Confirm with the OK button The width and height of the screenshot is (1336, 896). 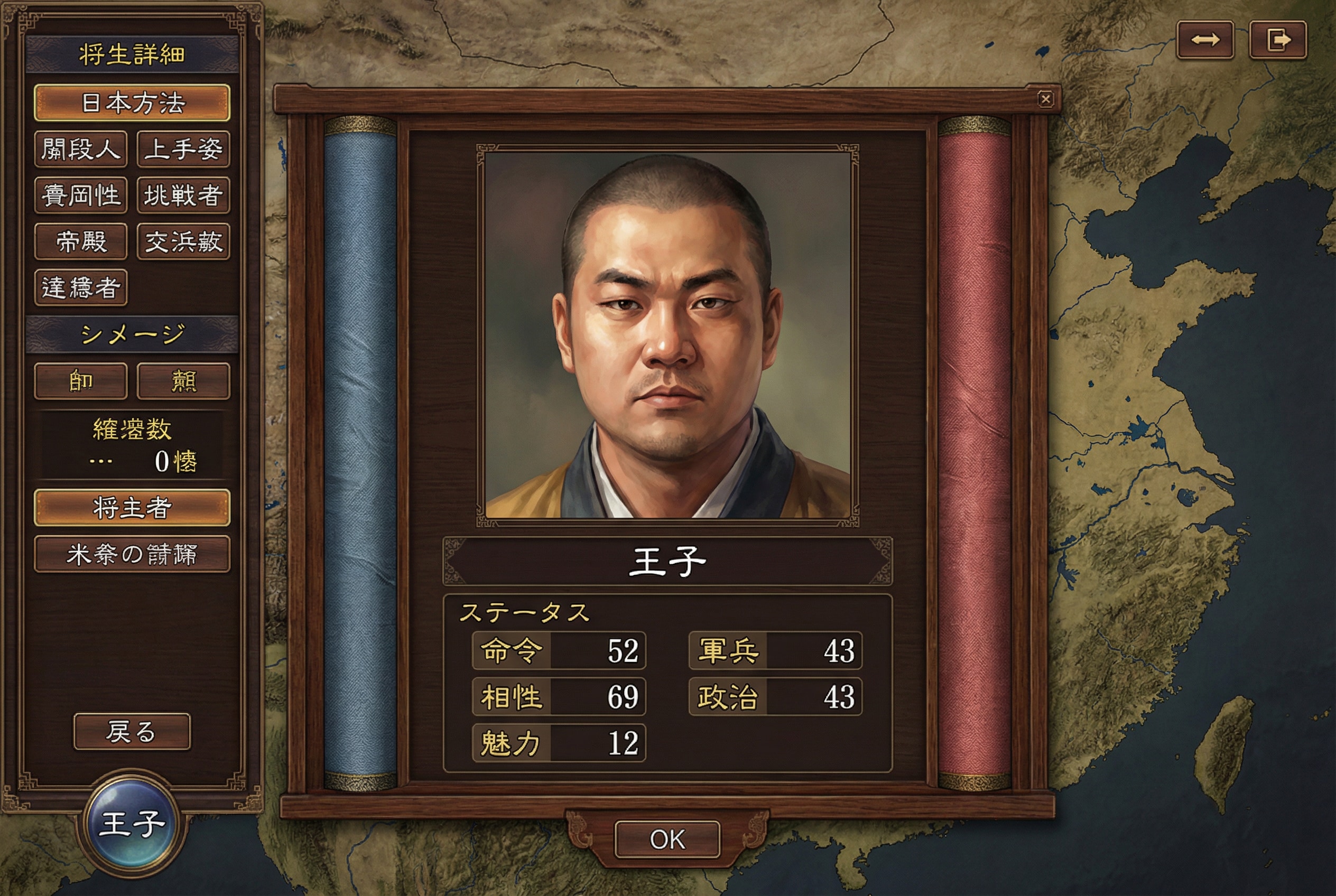[667, 839]
